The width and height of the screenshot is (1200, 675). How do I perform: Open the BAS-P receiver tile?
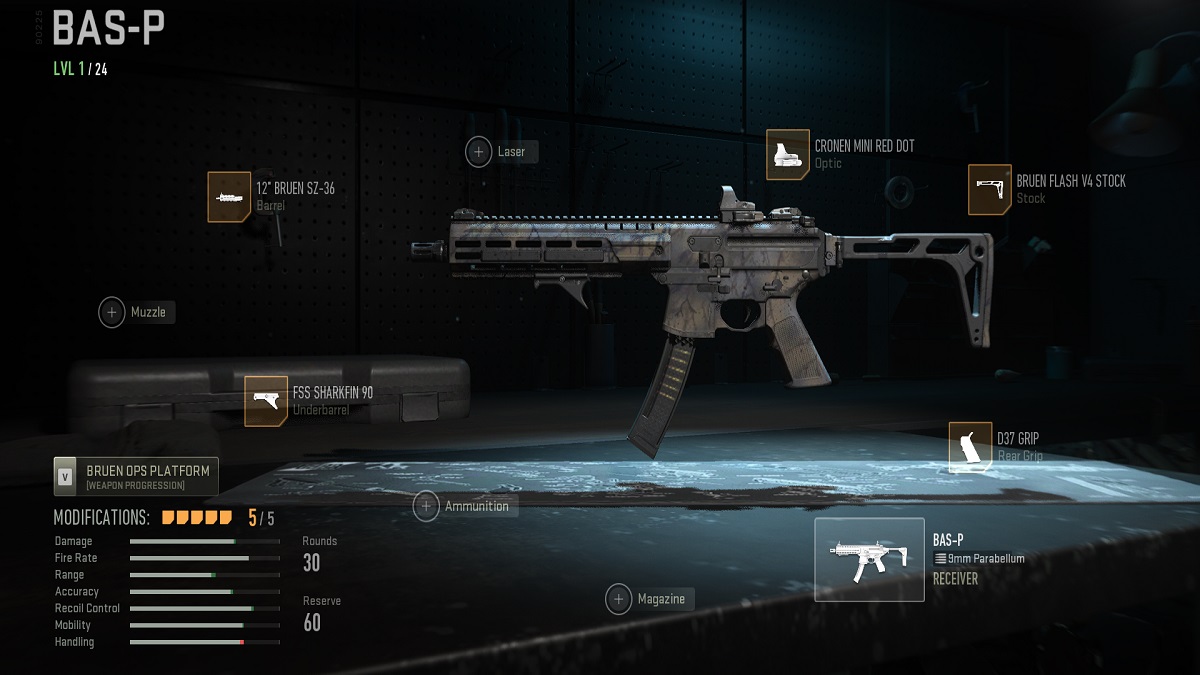(x=869, y=560)
